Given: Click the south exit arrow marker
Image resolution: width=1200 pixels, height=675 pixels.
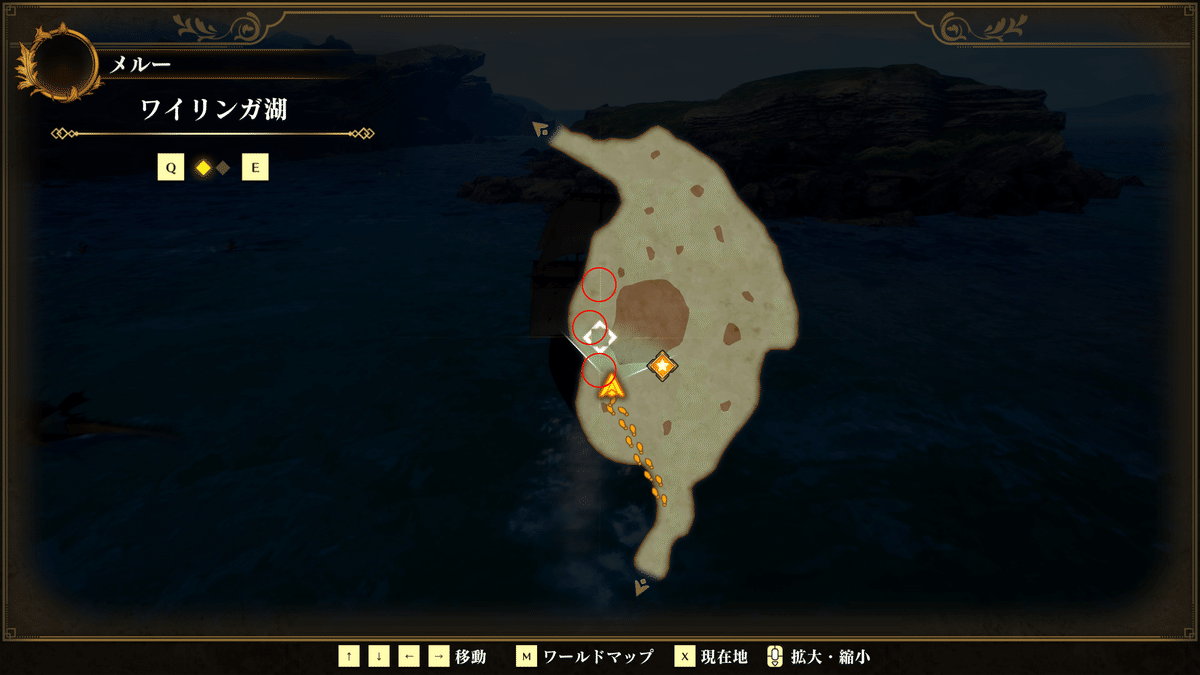Looking at the screenshot, I should tap(641, 588).
